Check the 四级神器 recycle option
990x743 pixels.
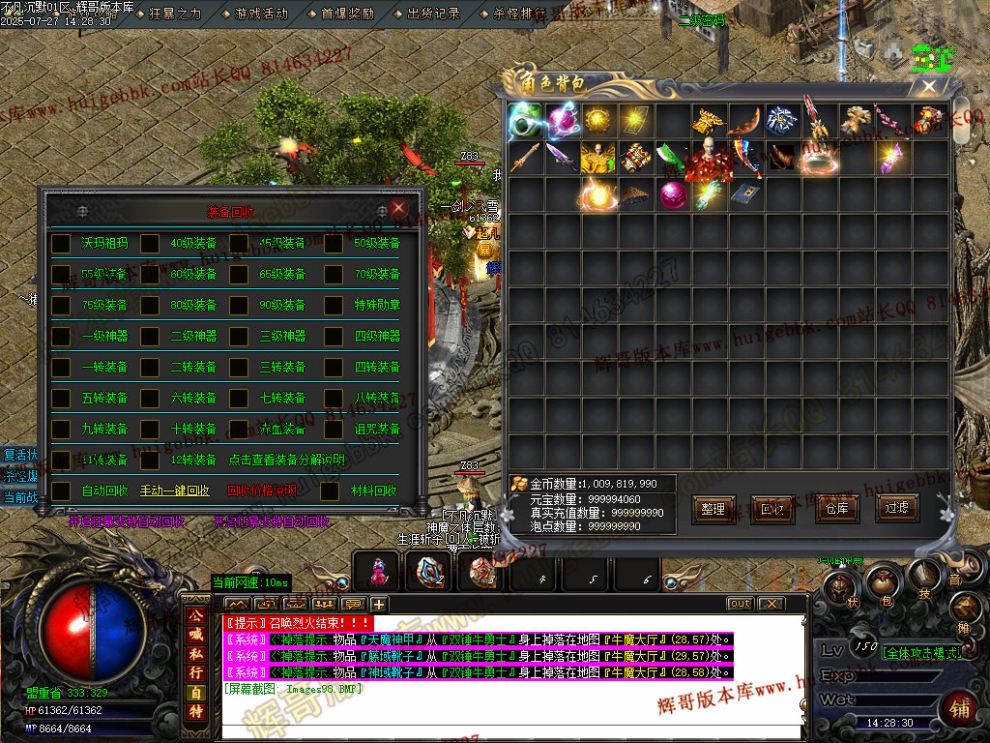coord(332,336)
